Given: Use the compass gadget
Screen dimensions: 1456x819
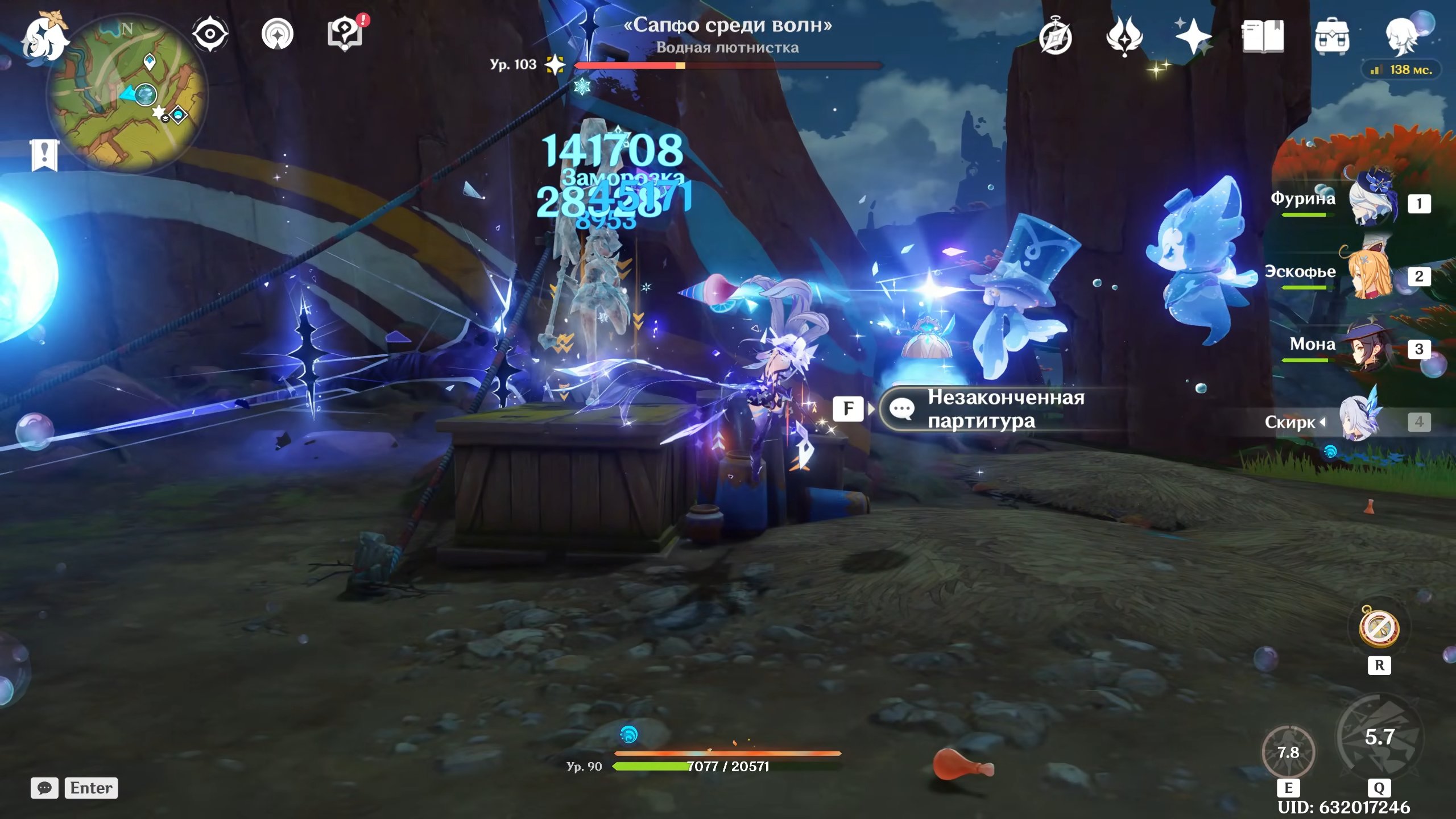Looking at the screenshot, I should pyautogui.click(x=1379, y=628).
